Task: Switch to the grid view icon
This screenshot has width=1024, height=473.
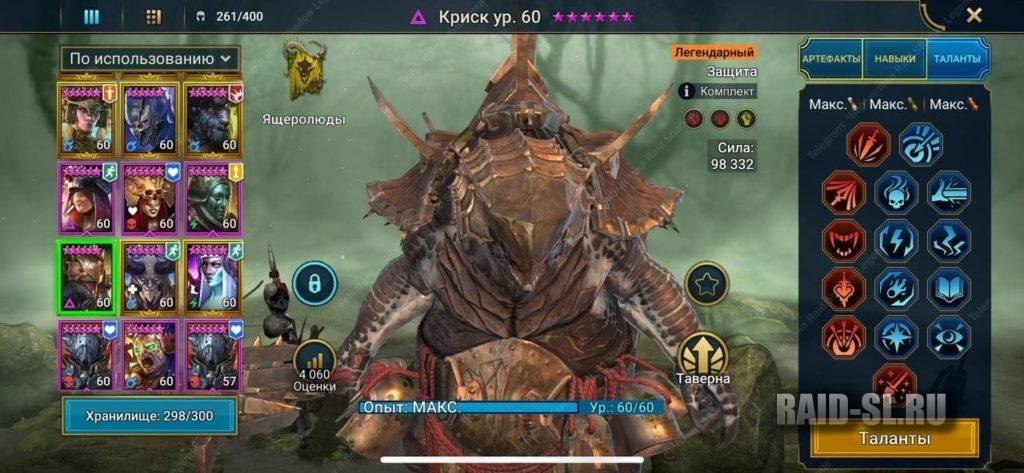Action: coord(153,16)
